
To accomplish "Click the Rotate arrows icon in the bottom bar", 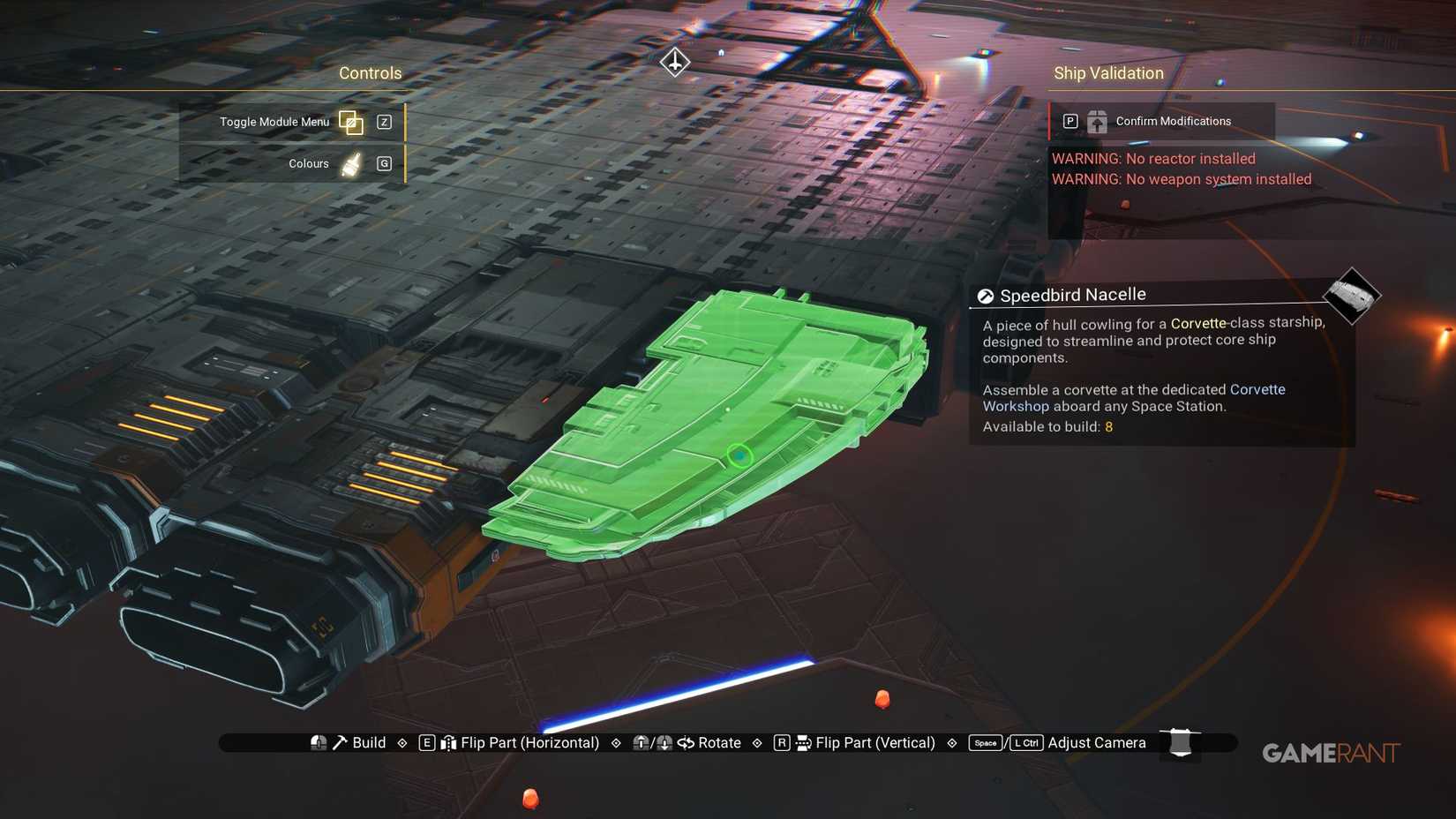I will tap(687, 742).
